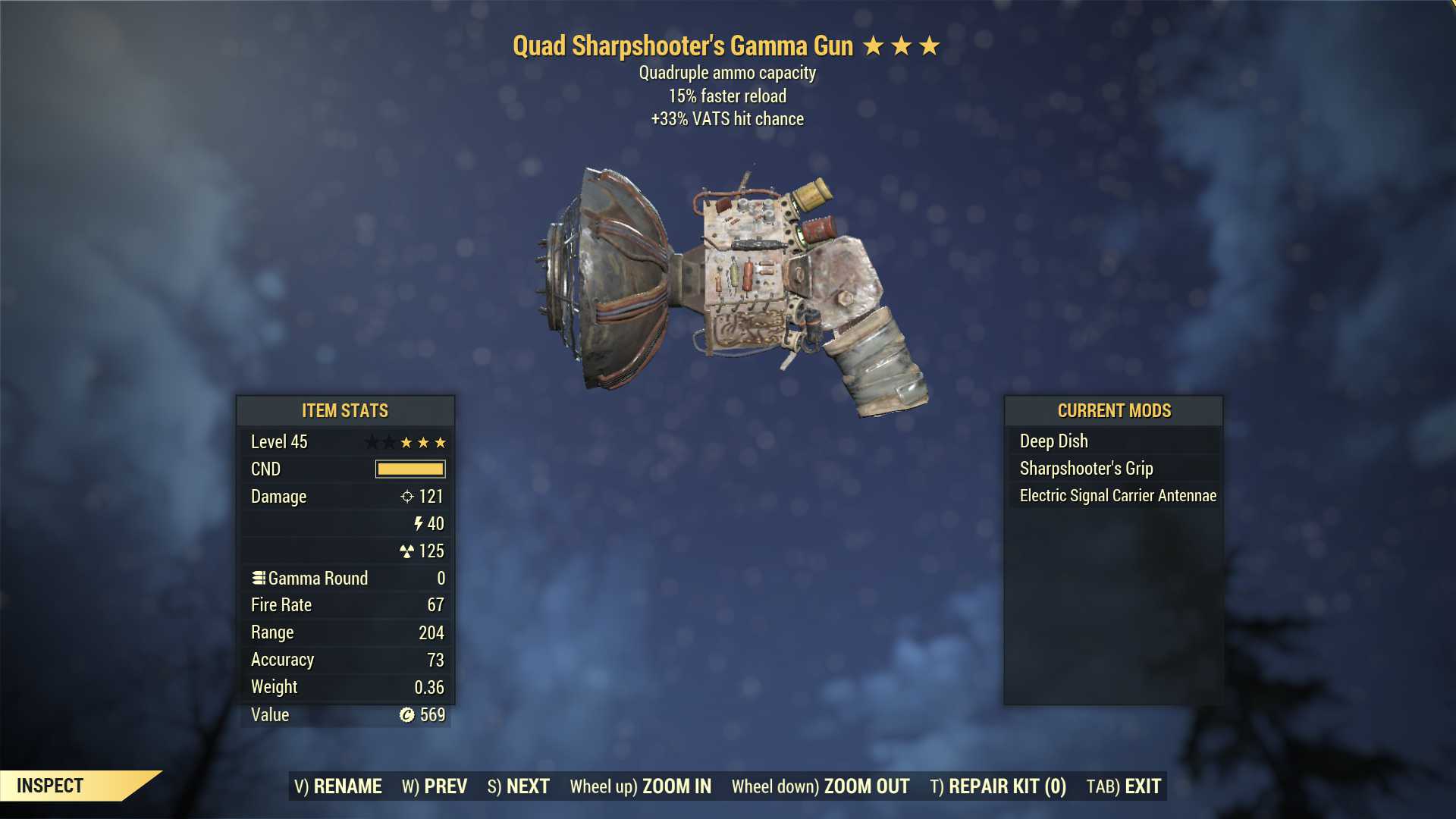The width and height of the screenshot is (1456, 819).
Task: Select the Sharpshooter's Grip mod
Action: tap(1086, 468)
